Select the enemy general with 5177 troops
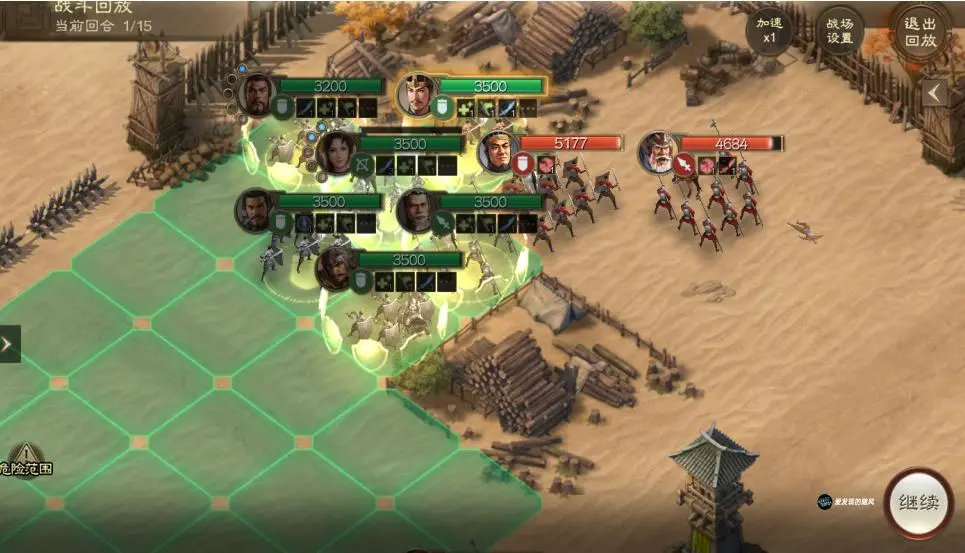The height and width of the screenshot is (553, 965). tap(497, 152)
